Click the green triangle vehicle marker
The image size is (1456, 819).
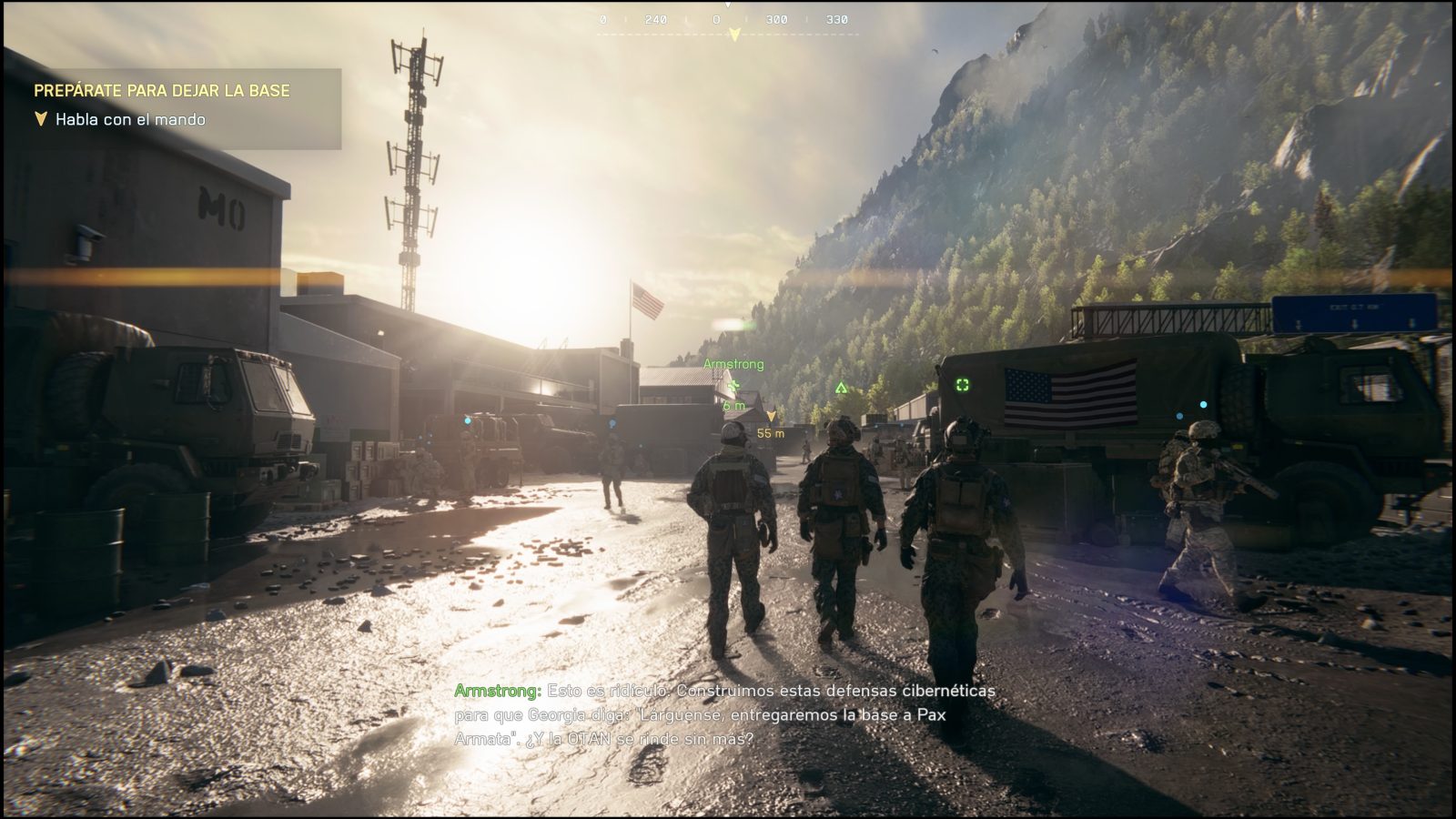click(x=839, y=387)
